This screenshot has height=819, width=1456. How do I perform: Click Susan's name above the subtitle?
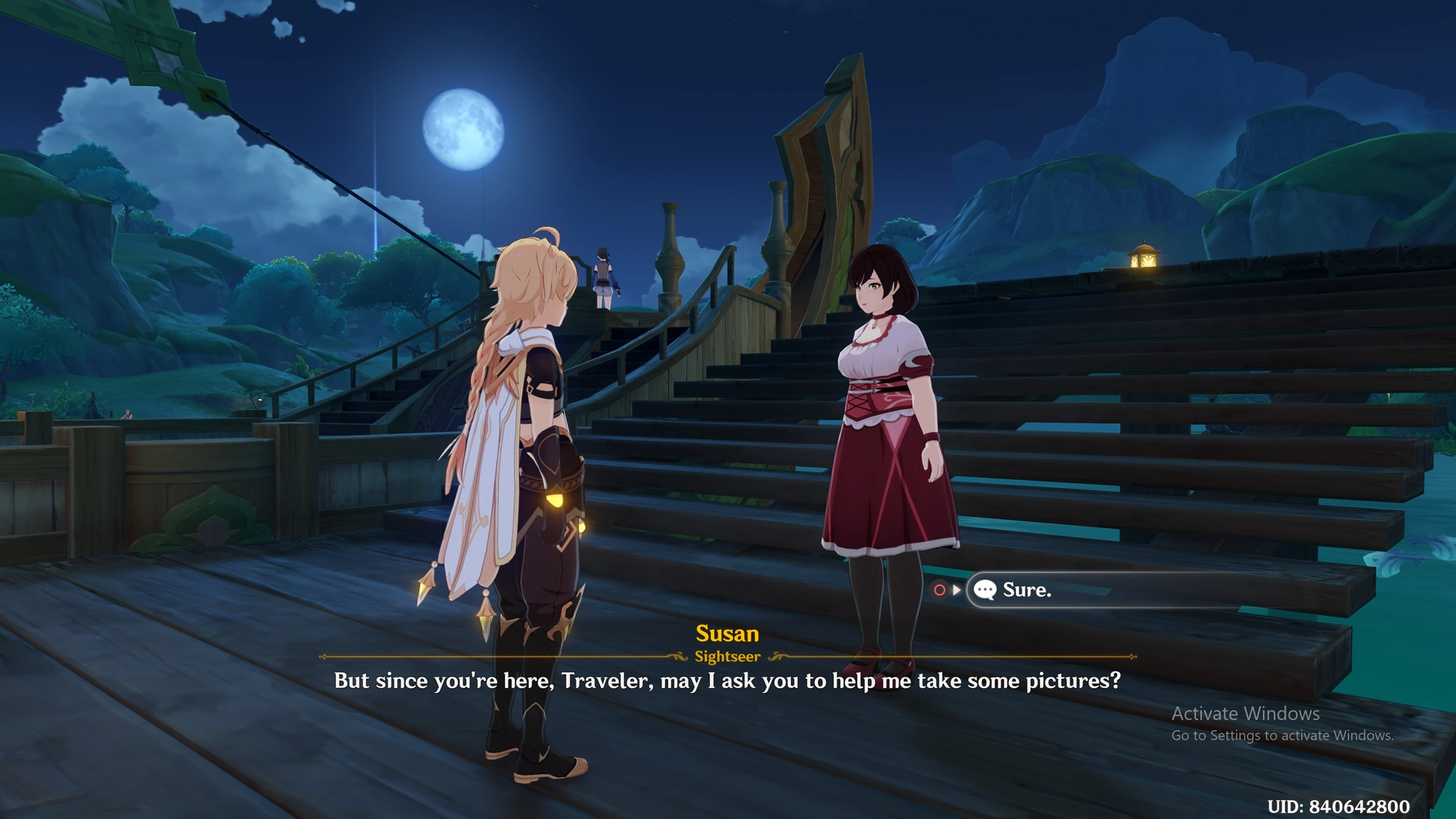click(727, 633)
